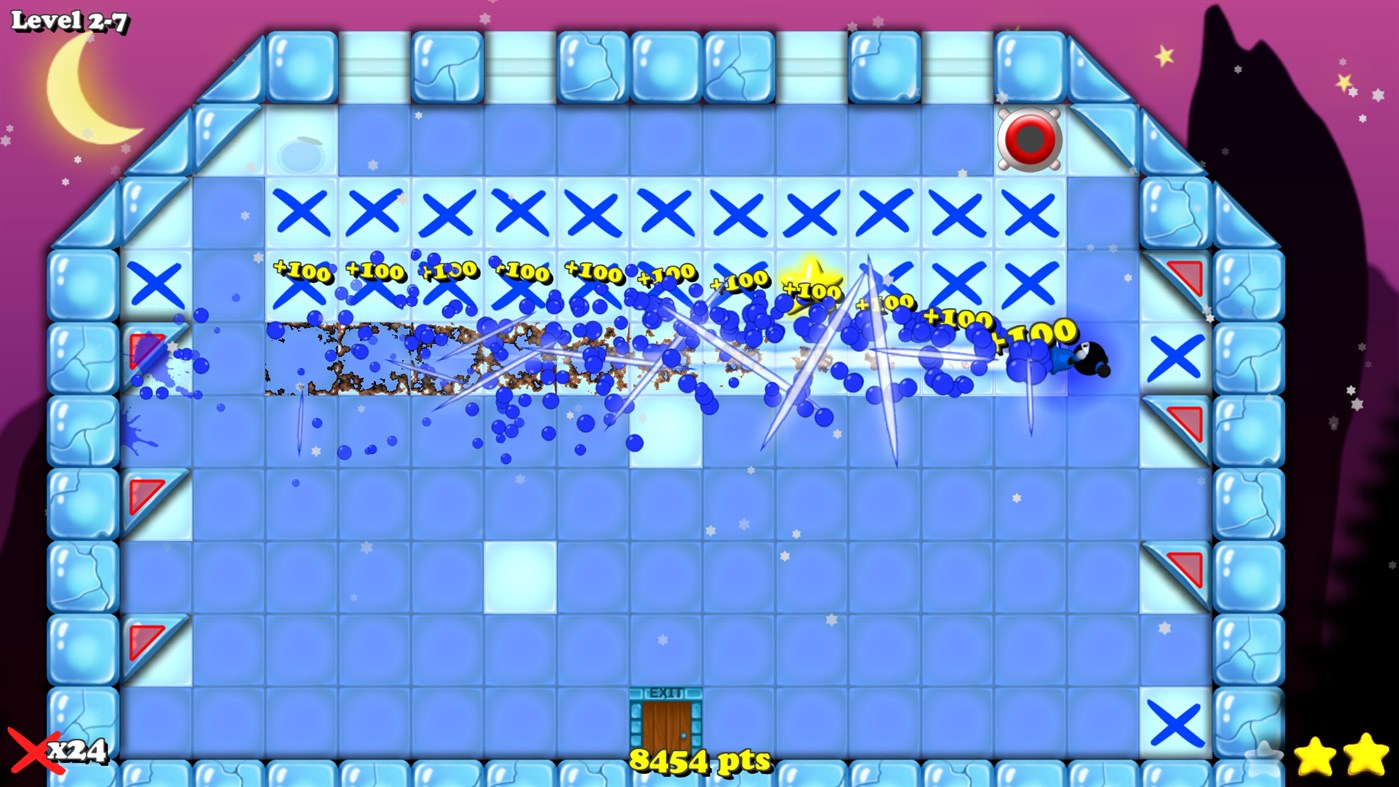Click the X marker beside the penguin

1176,357
